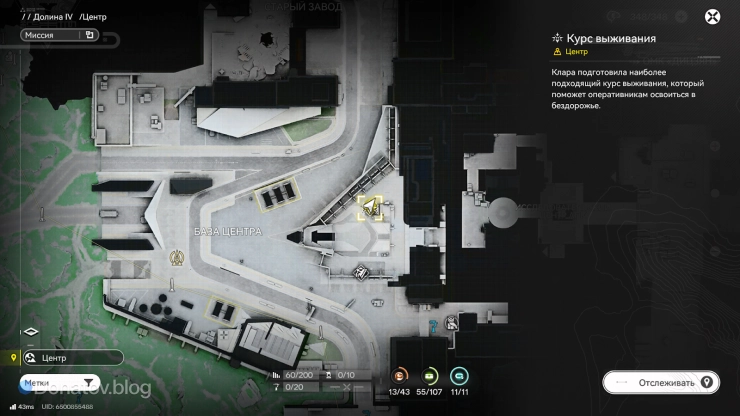Open the teal collectible counter icon
The width and height of the screenshot is (740, 416).
click(x=460, y=375)
